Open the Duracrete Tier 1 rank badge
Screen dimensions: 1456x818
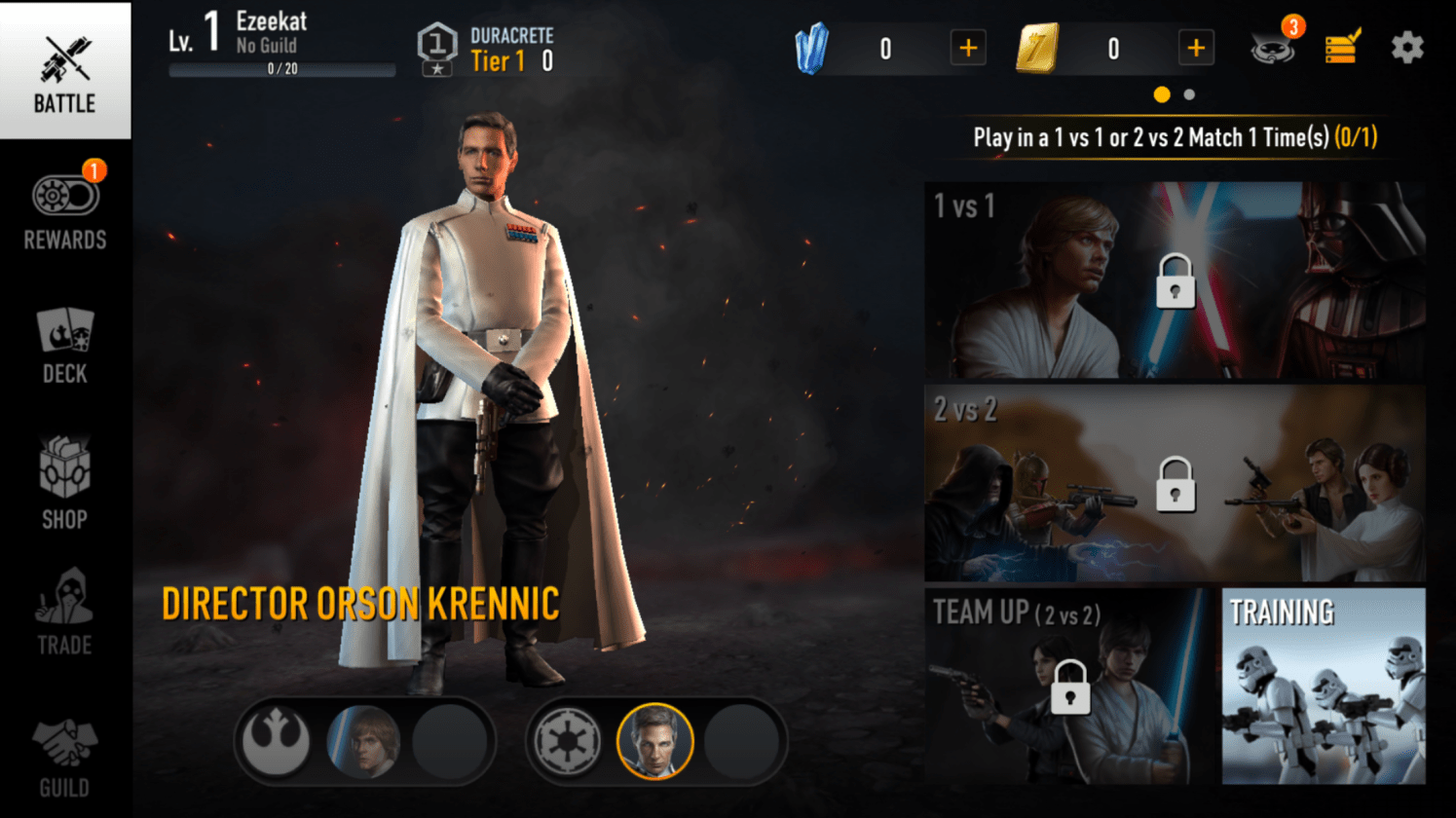pyautogui.click(x=437, y=49)
